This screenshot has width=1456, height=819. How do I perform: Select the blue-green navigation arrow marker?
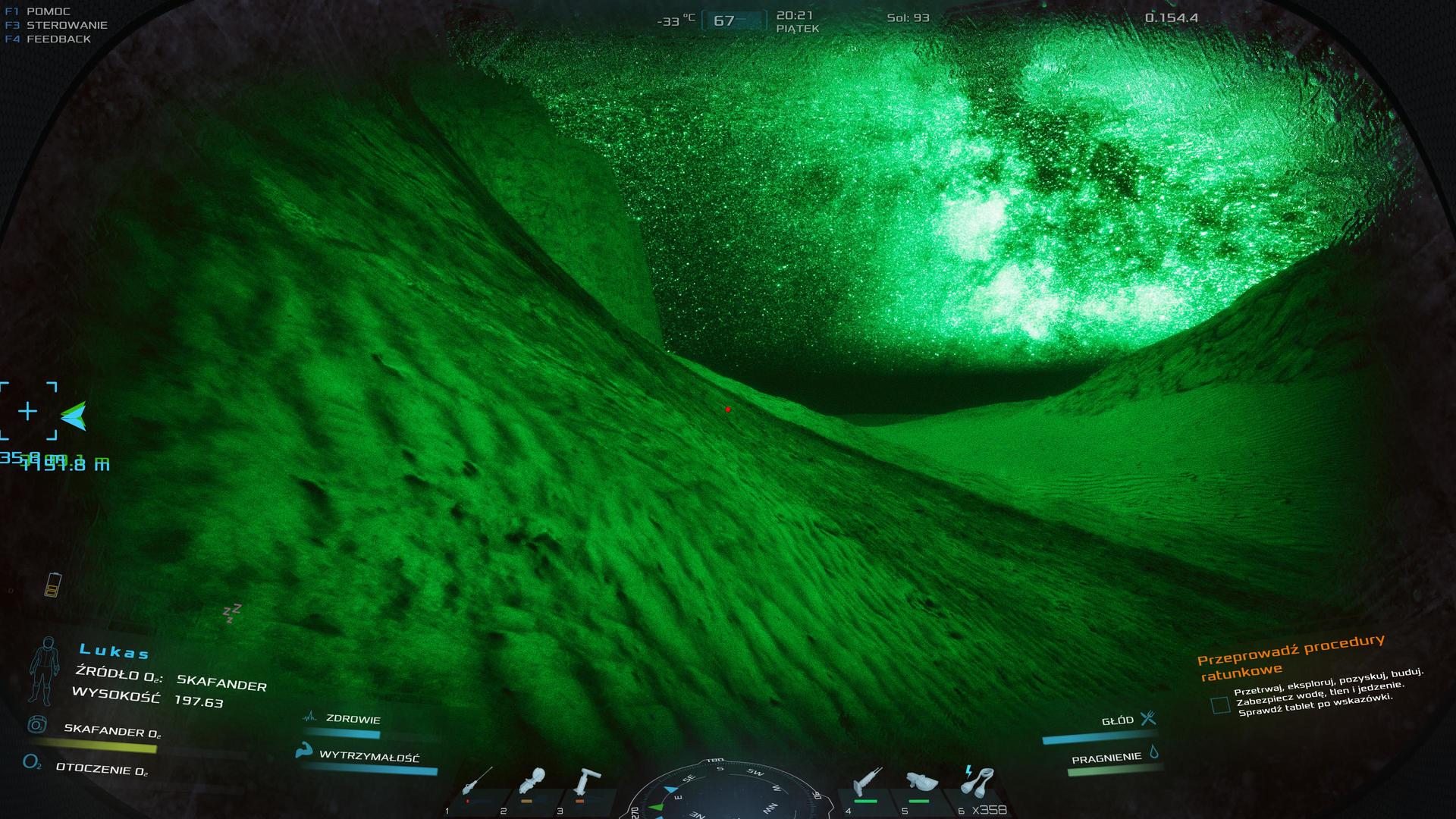click(x=74, y=416)
